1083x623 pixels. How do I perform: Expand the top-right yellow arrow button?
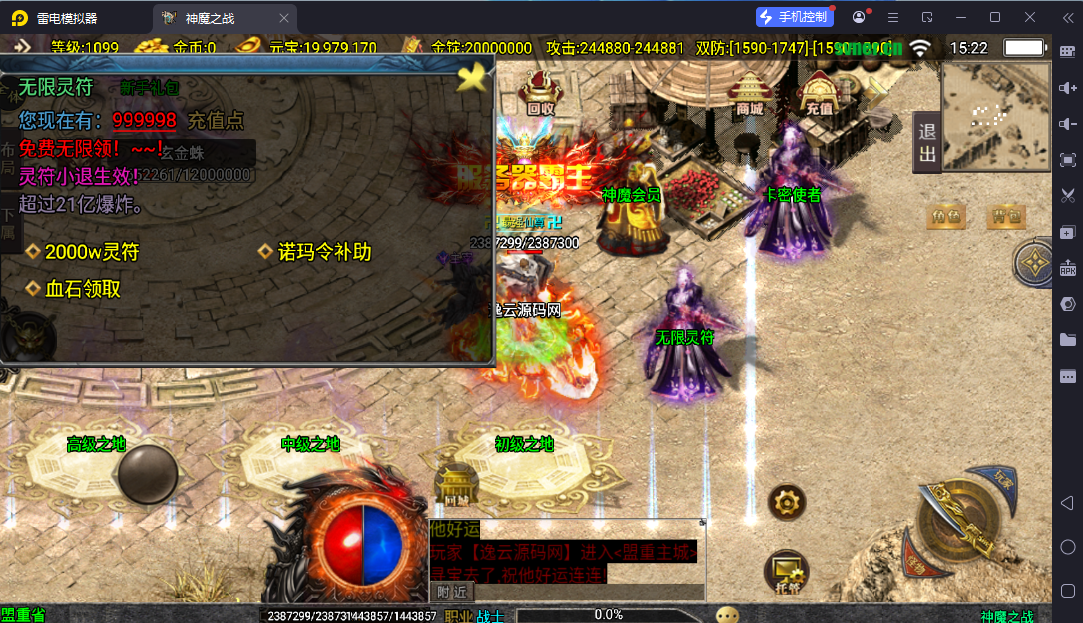[x=876, y=90]
